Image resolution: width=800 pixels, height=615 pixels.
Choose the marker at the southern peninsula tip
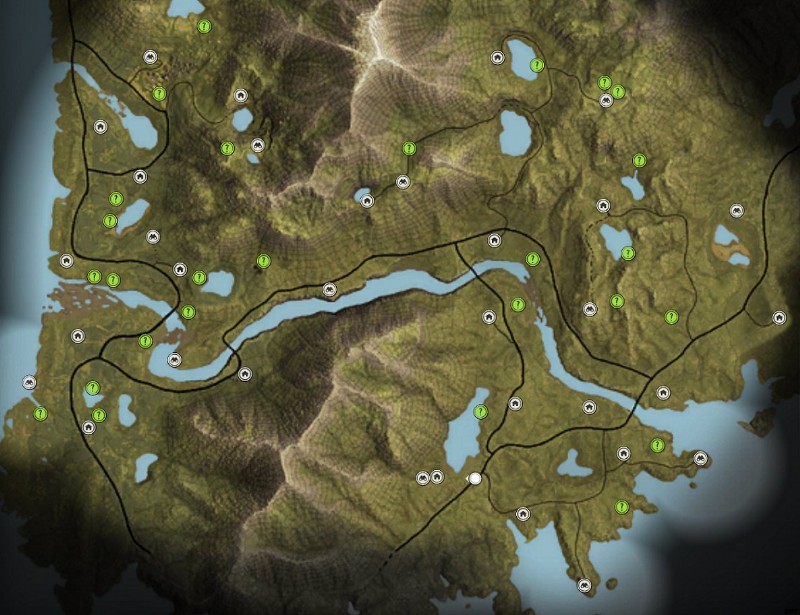pyautogui.click(x=584, y=585)
